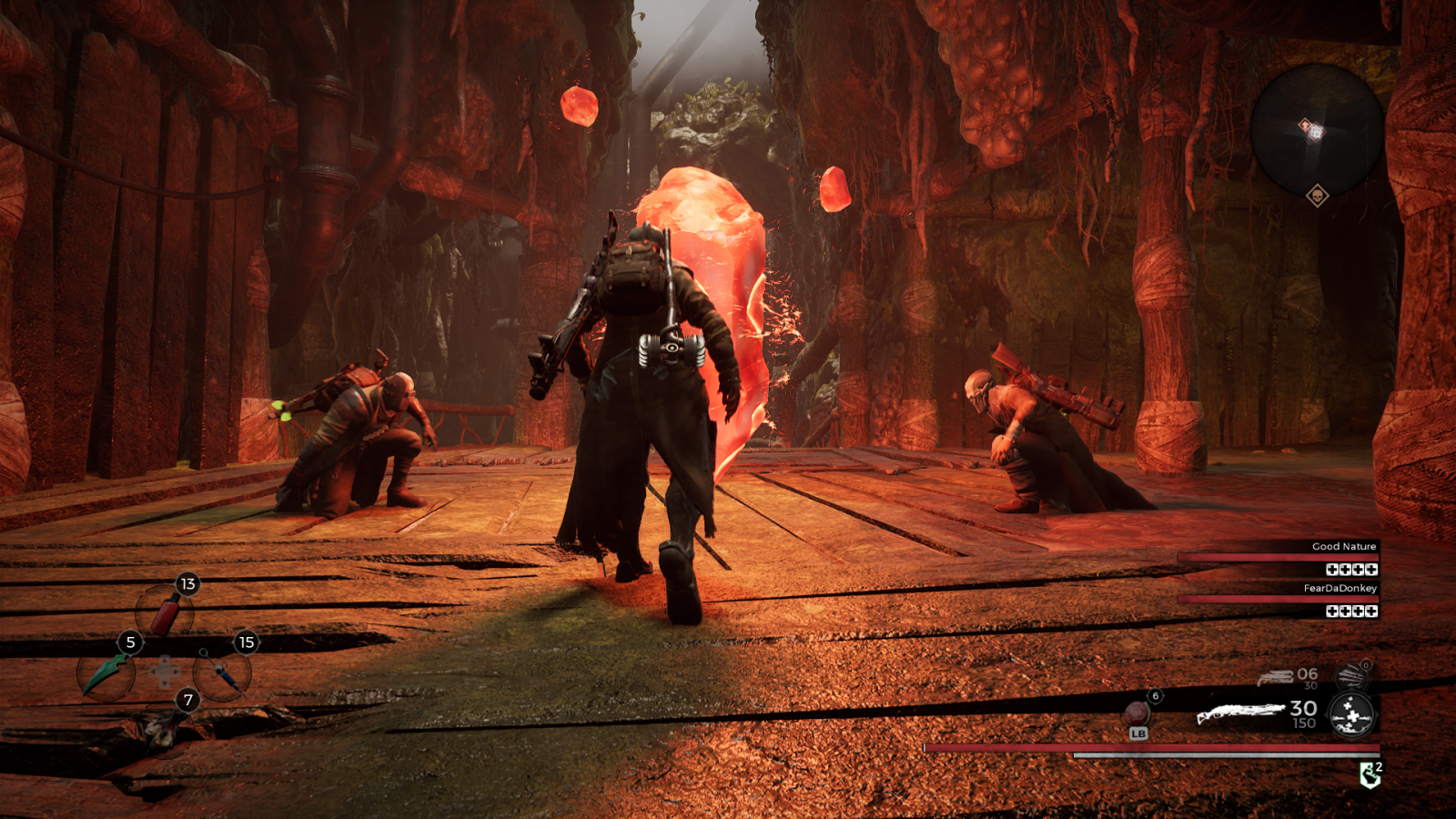Select teammate FearDaDonkey's name

(1340, 588)
